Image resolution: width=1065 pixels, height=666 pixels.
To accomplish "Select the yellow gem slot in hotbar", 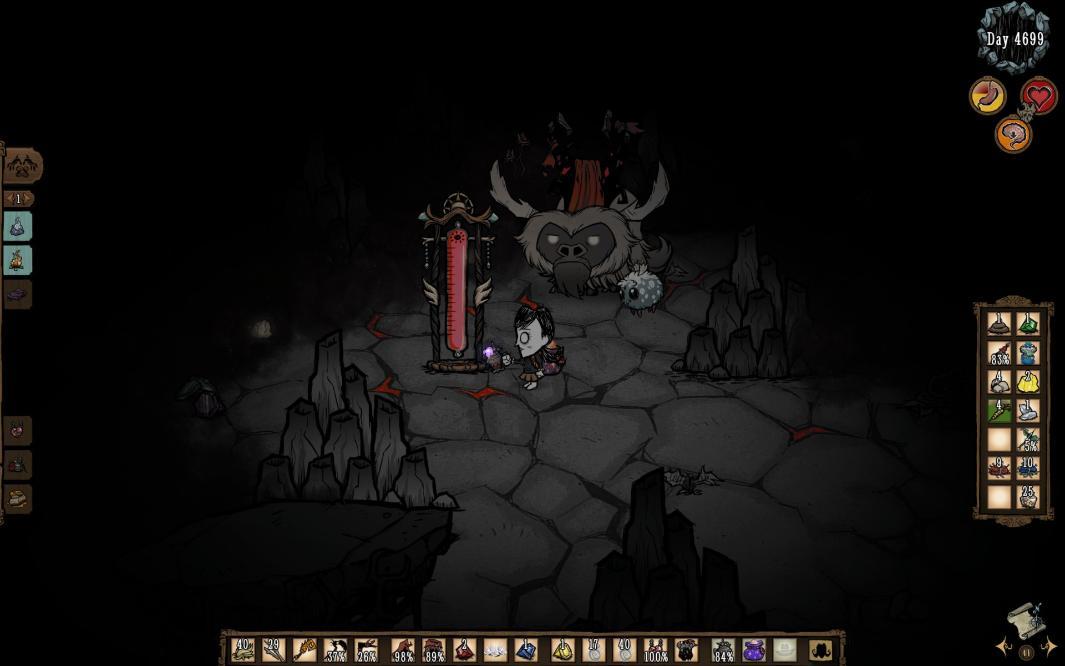I will (x=561, y=649).
